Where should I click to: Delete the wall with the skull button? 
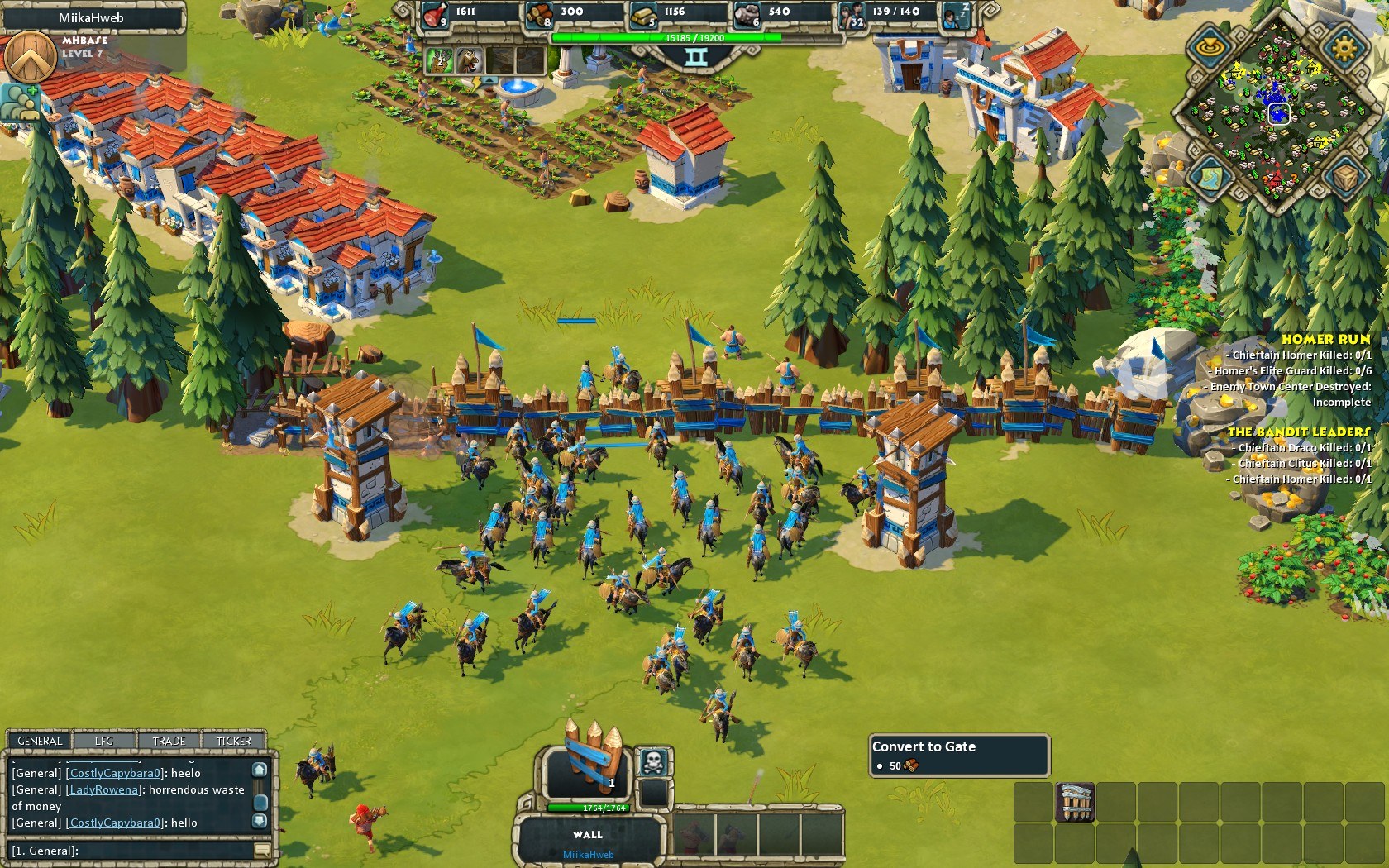coord(653,761)
